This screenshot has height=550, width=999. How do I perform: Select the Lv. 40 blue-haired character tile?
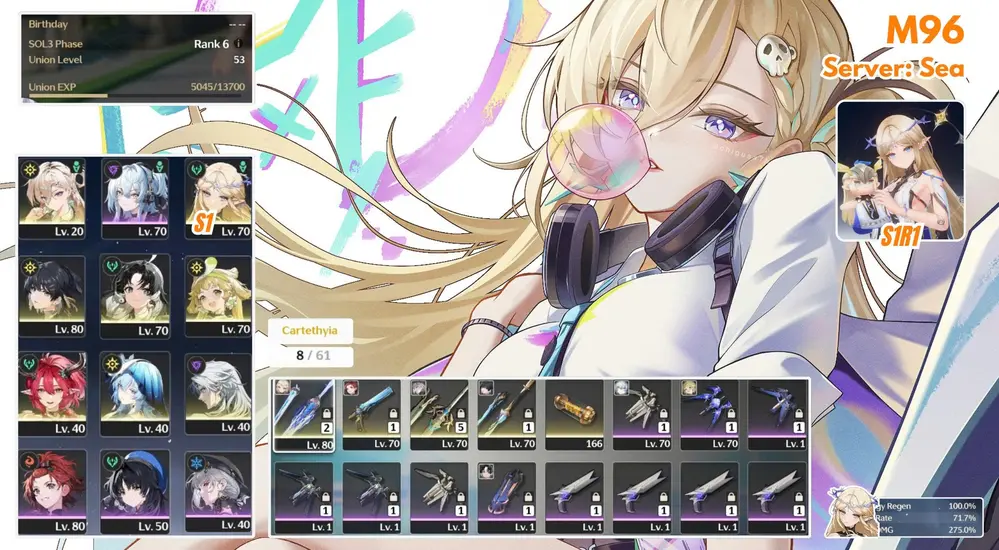pyautogui.click(x=136, y=393)
